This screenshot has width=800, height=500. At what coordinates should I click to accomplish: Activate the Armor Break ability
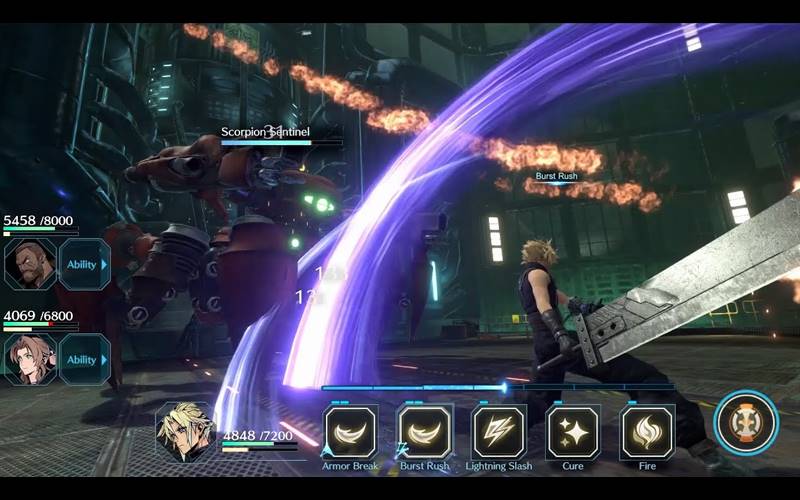pyautogui.click(x=351, y=431)
